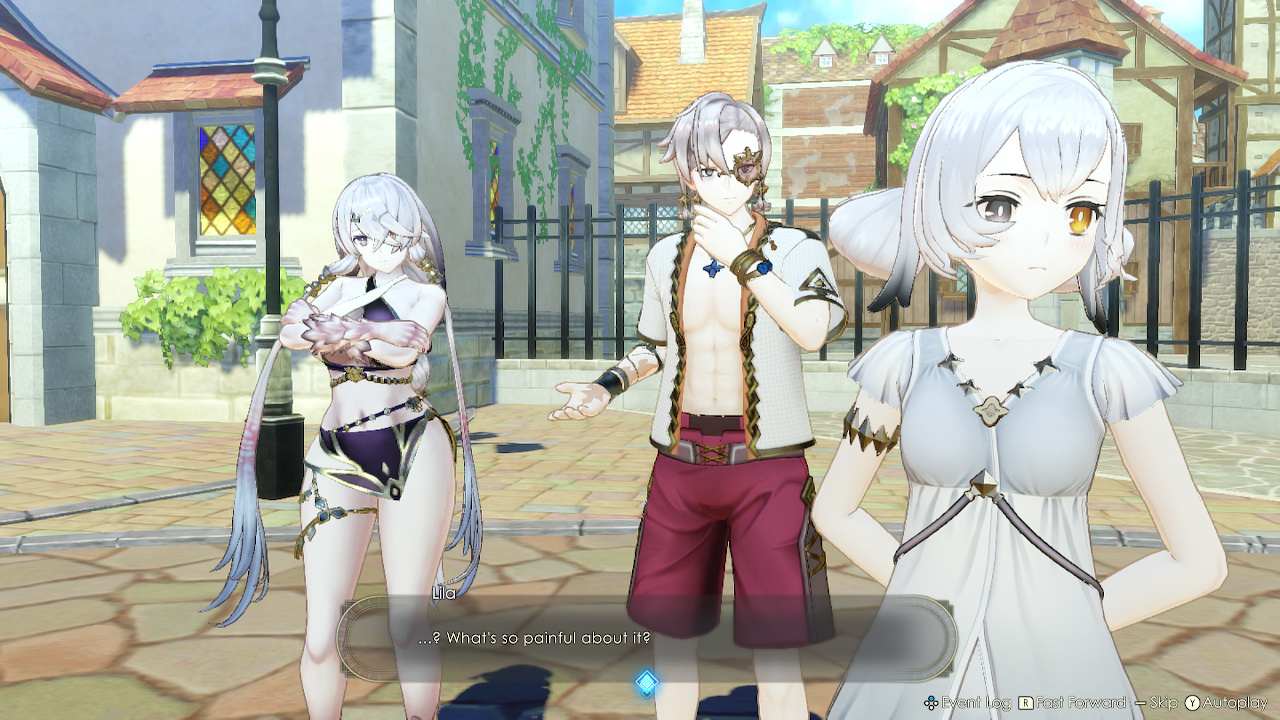
Task: Click the Fast Forward label text
Action: [1080, 702]
